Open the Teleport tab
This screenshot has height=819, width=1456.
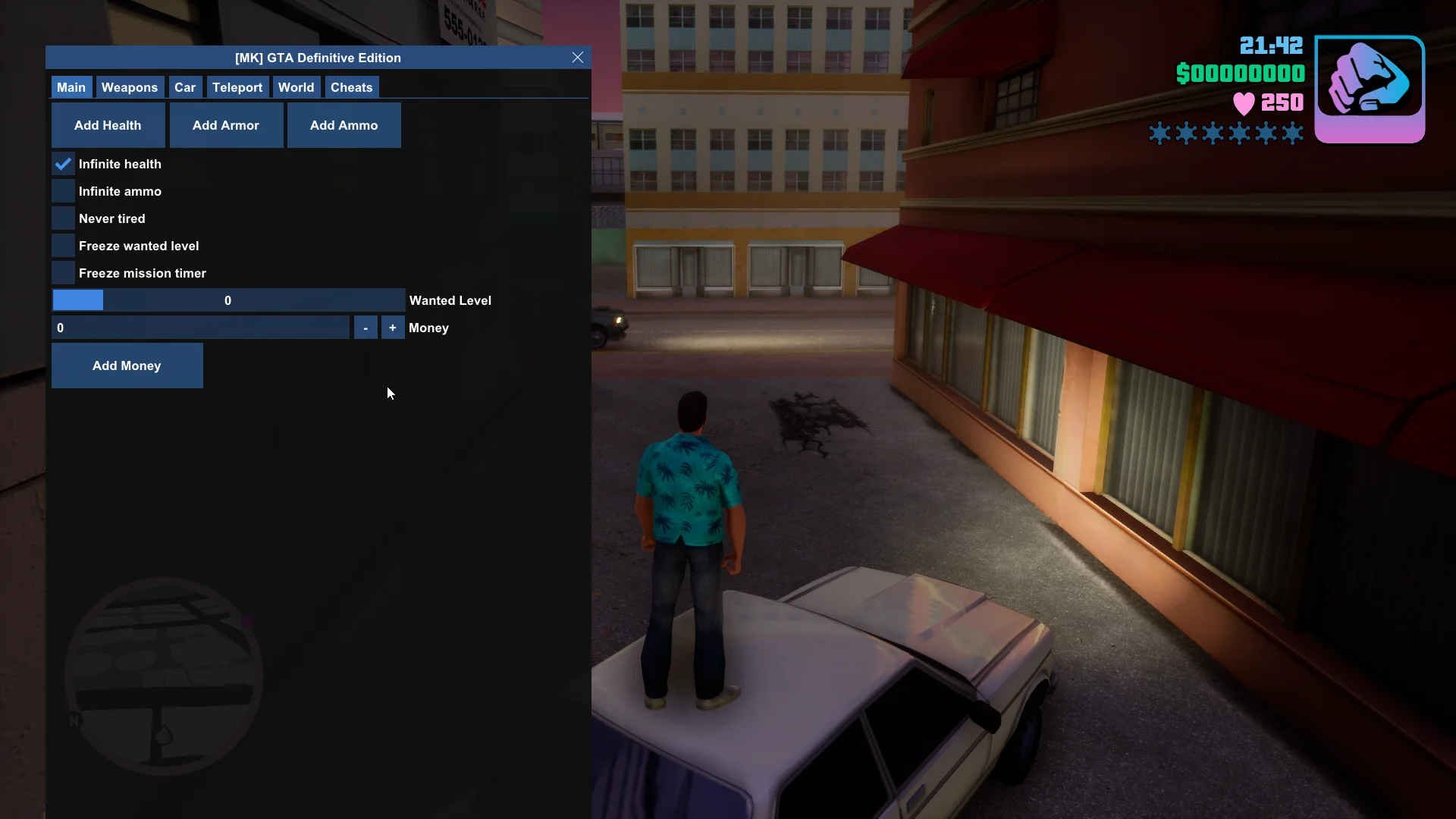click(x=237, y=87)
